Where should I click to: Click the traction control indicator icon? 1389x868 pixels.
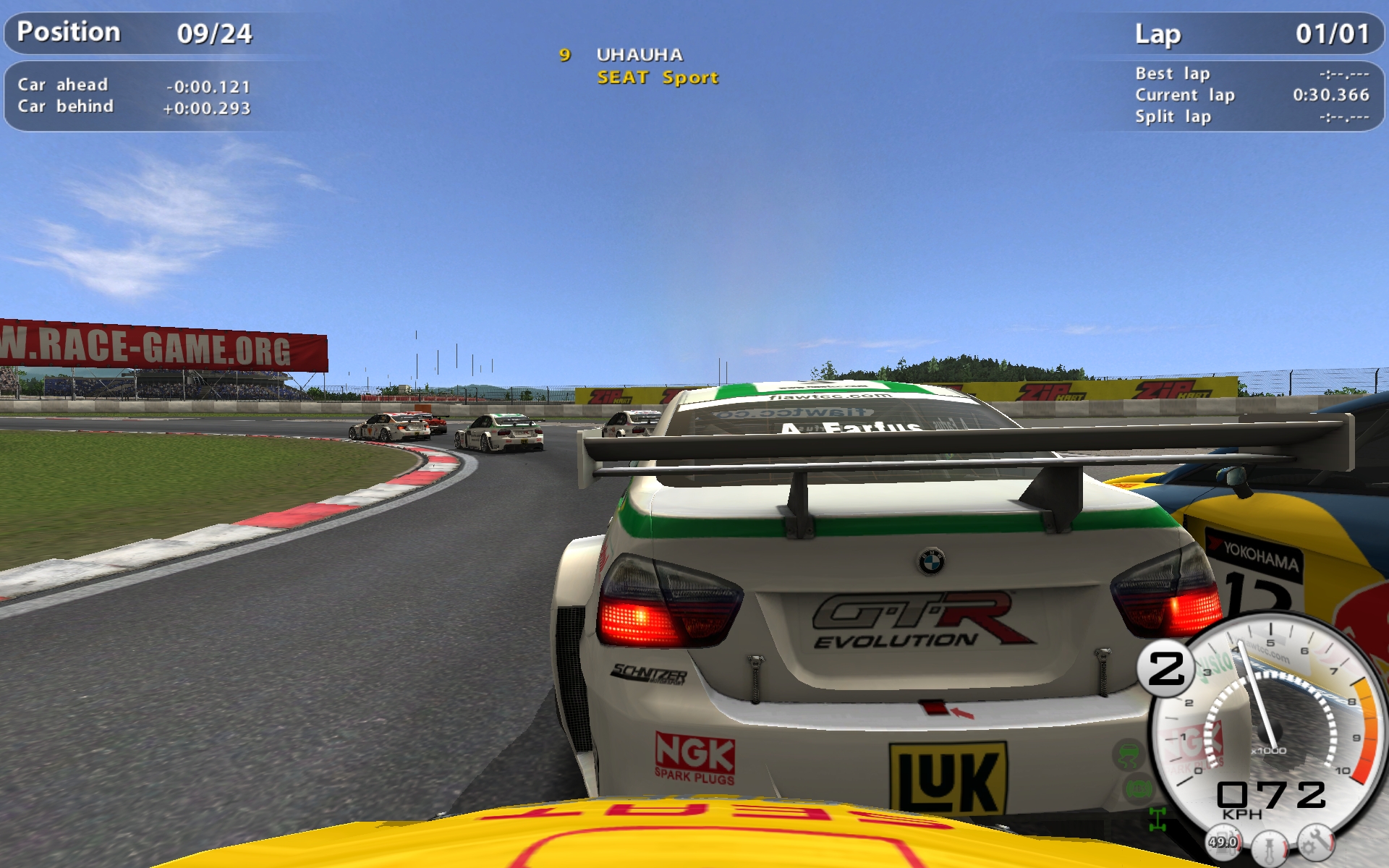pos(1128,756)
